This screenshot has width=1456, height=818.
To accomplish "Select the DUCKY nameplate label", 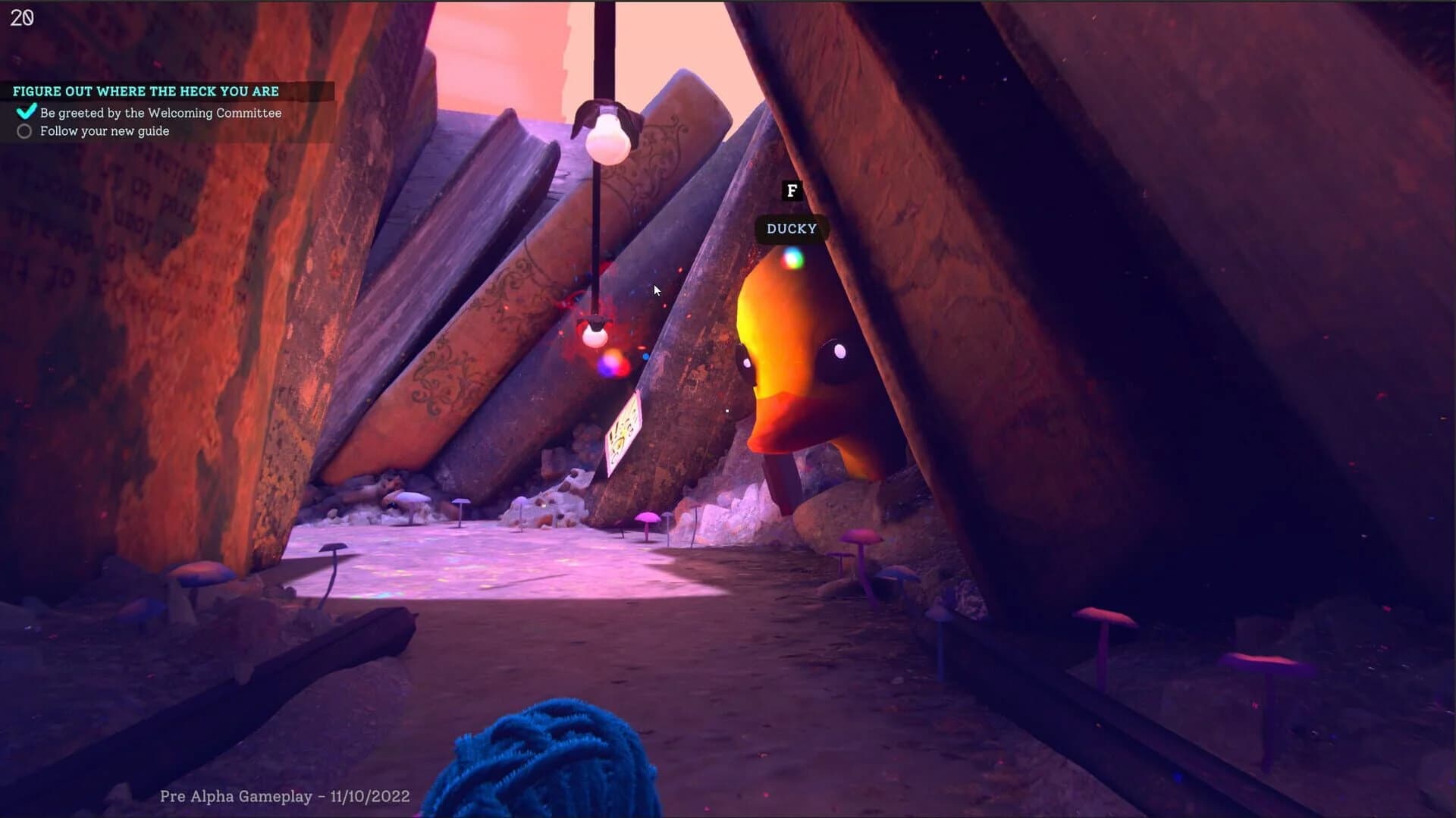I will click(x=792, y=228).
